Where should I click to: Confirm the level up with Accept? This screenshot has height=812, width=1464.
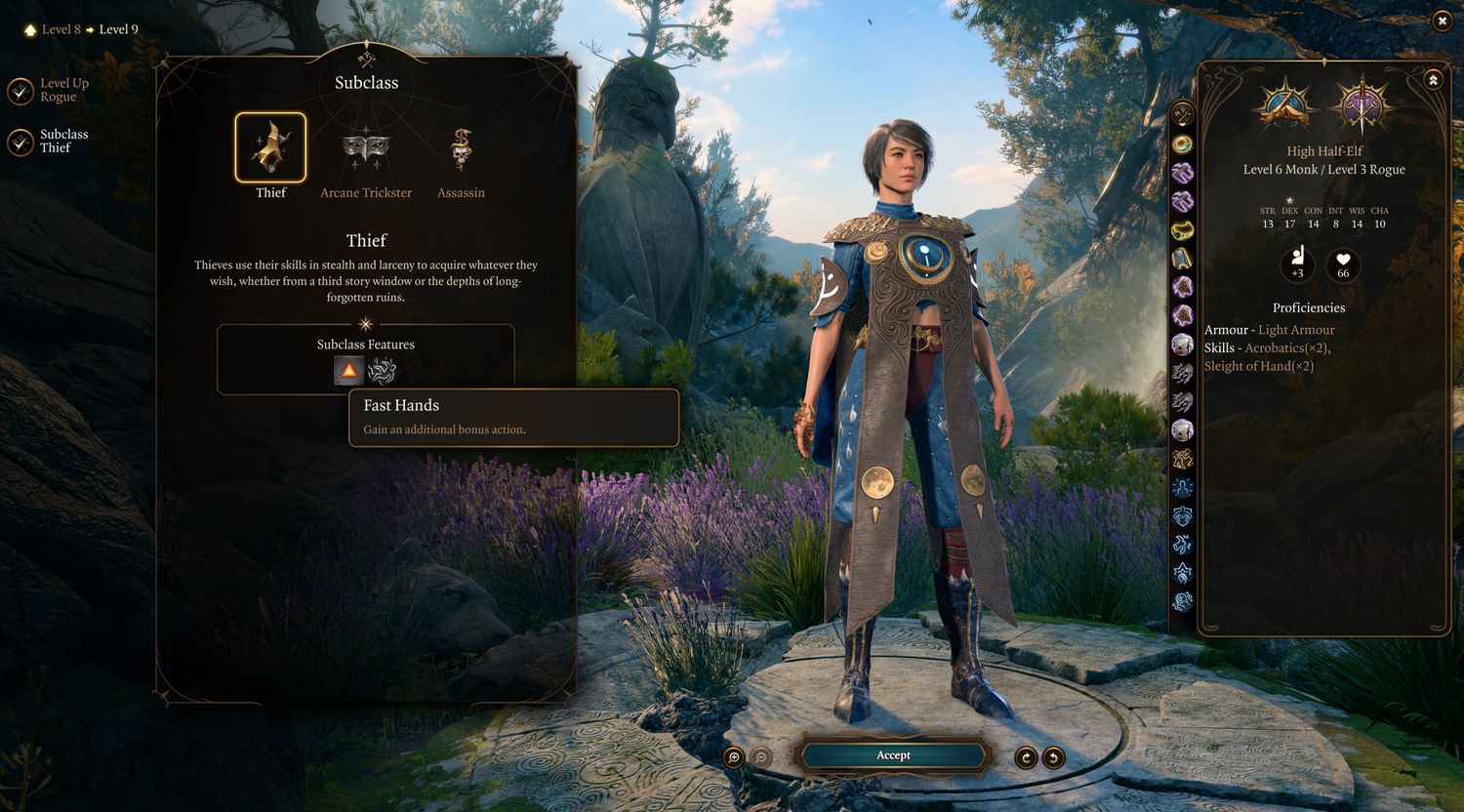coord(893,755)
